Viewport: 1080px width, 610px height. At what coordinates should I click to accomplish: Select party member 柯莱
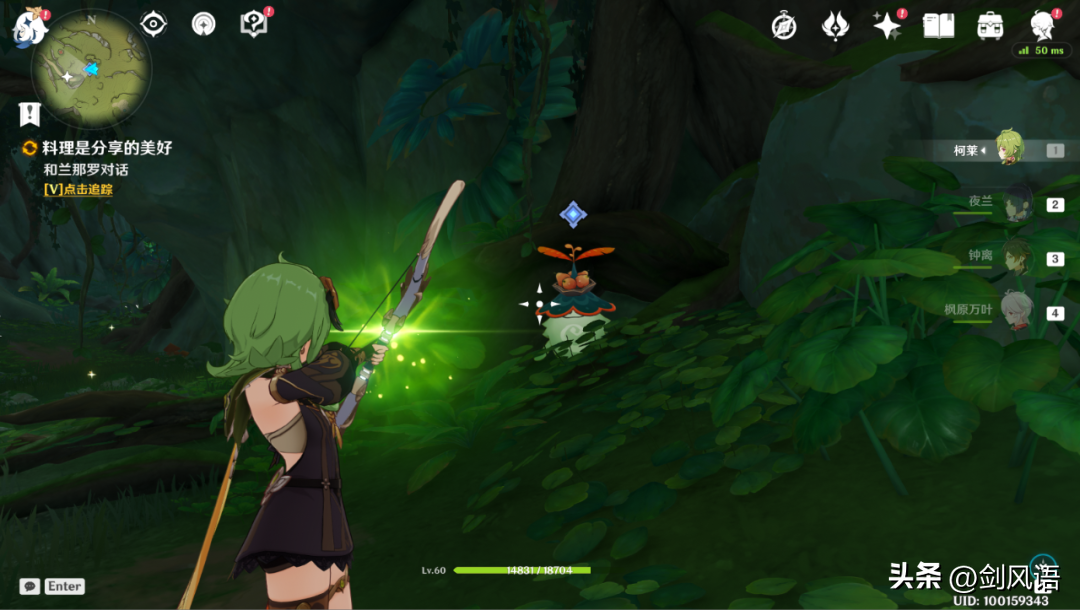1008,150
